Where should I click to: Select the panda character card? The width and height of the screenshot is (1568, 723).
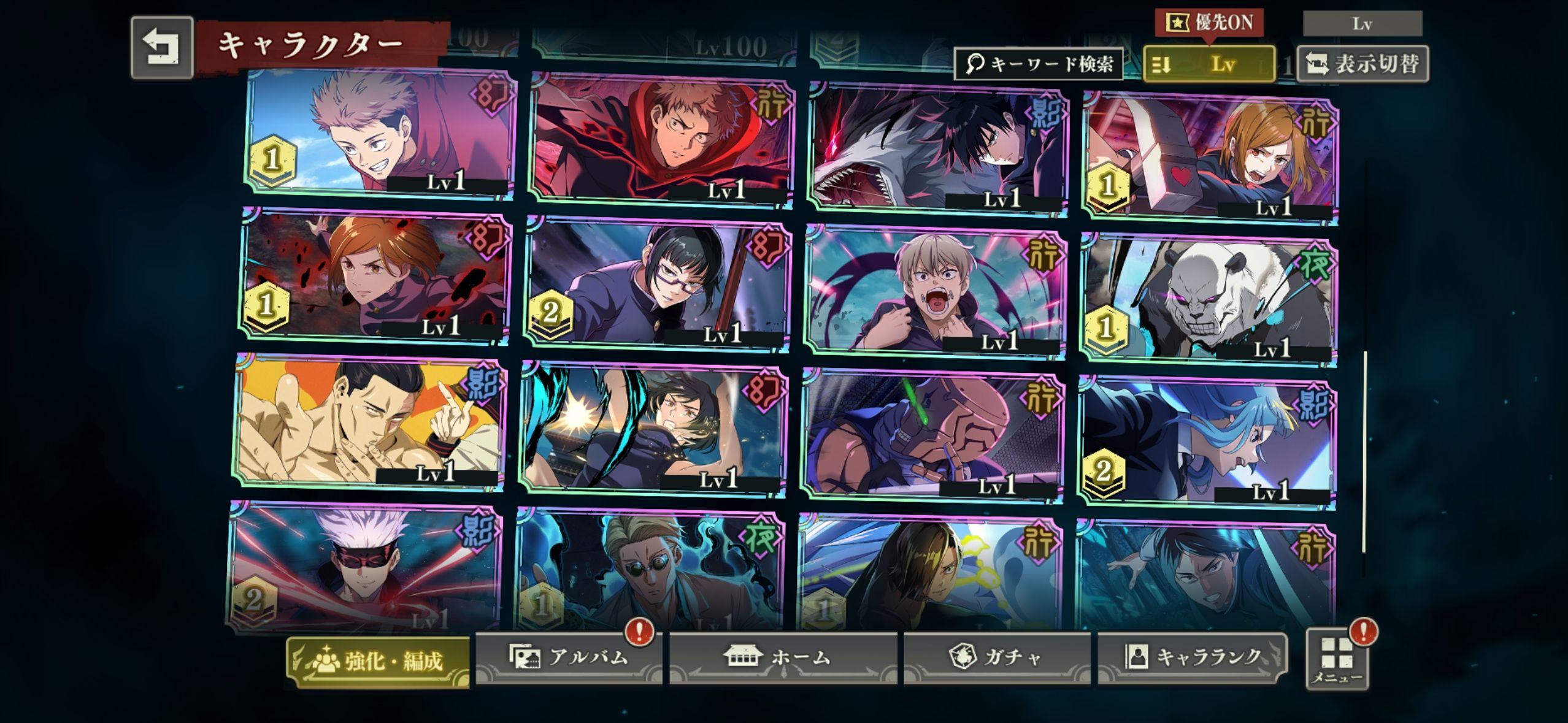1208,299
